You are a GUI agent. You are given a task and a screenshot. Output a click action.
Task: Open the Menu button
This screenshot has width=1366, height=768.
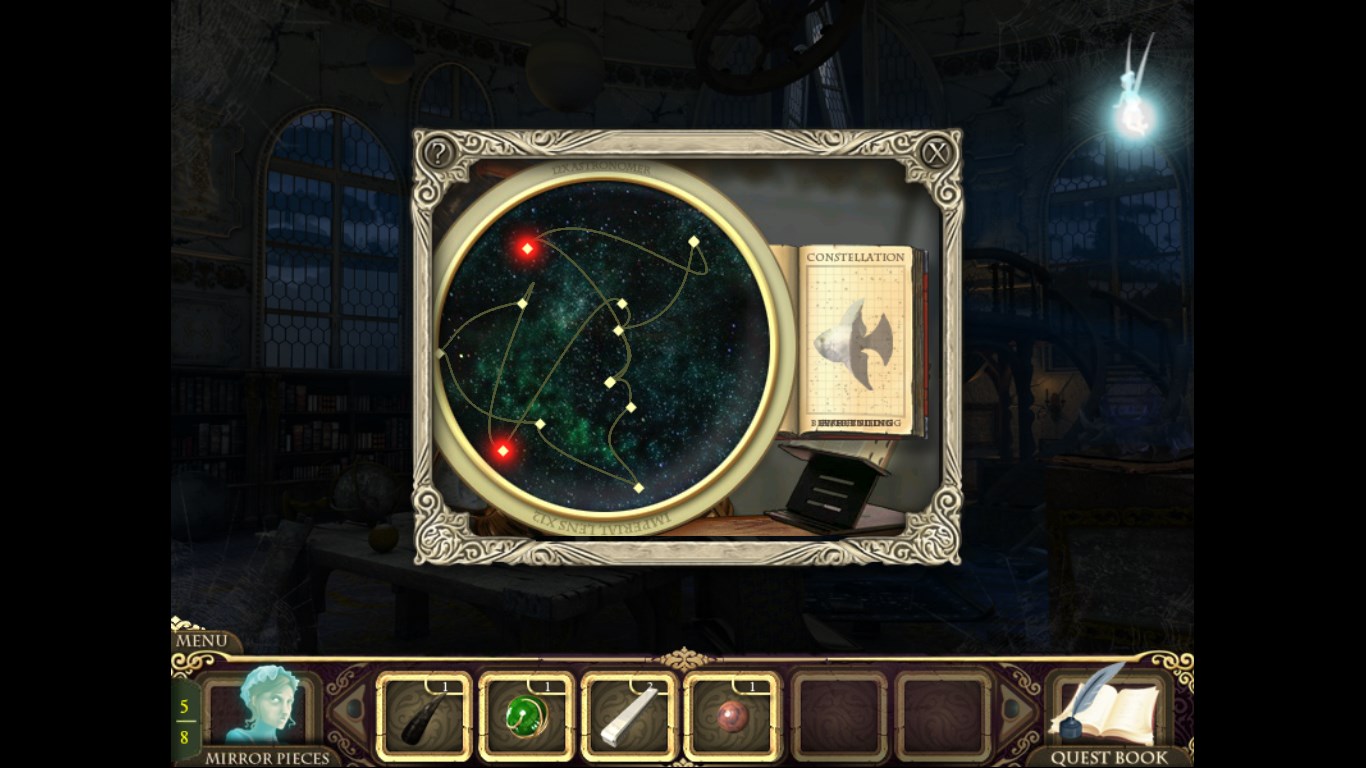pos(202,640)
